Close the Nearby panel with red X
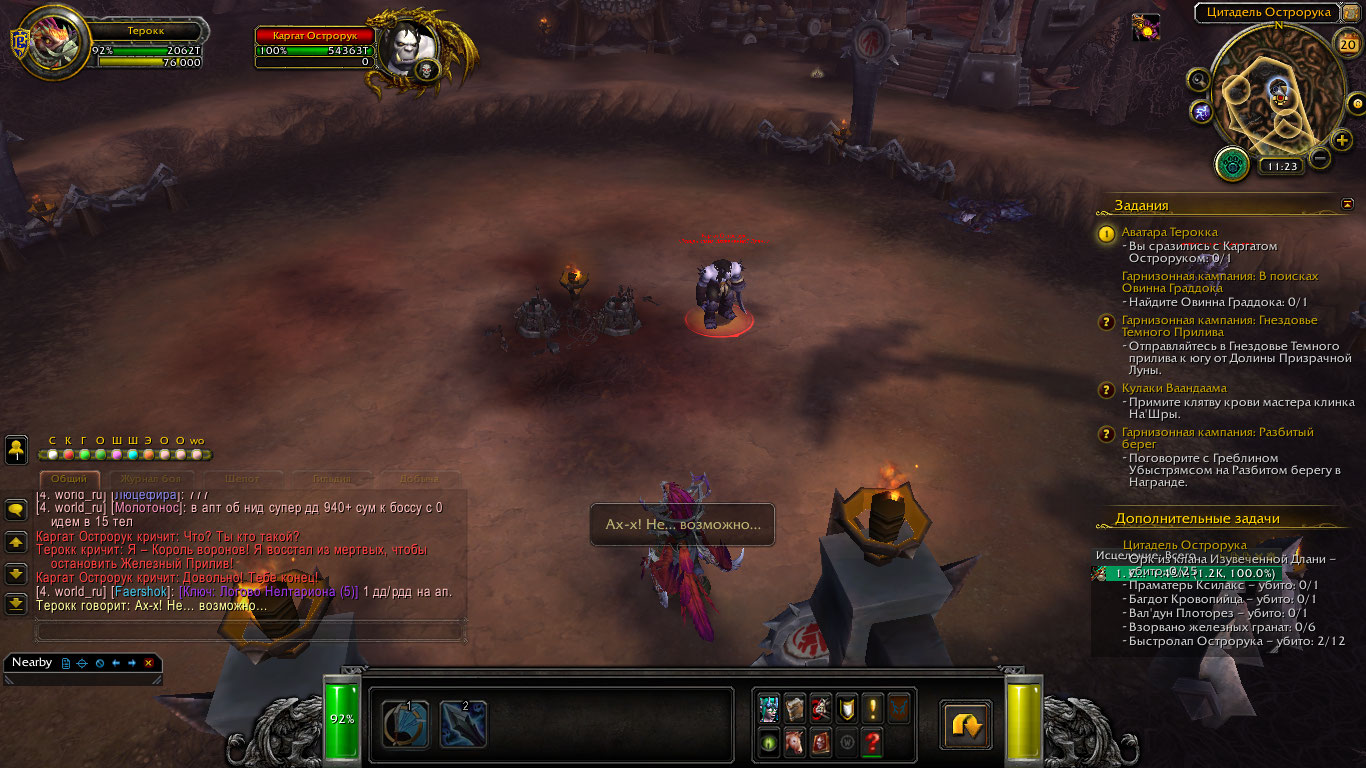Screen dimensions: 1366x768 (148, 663)
